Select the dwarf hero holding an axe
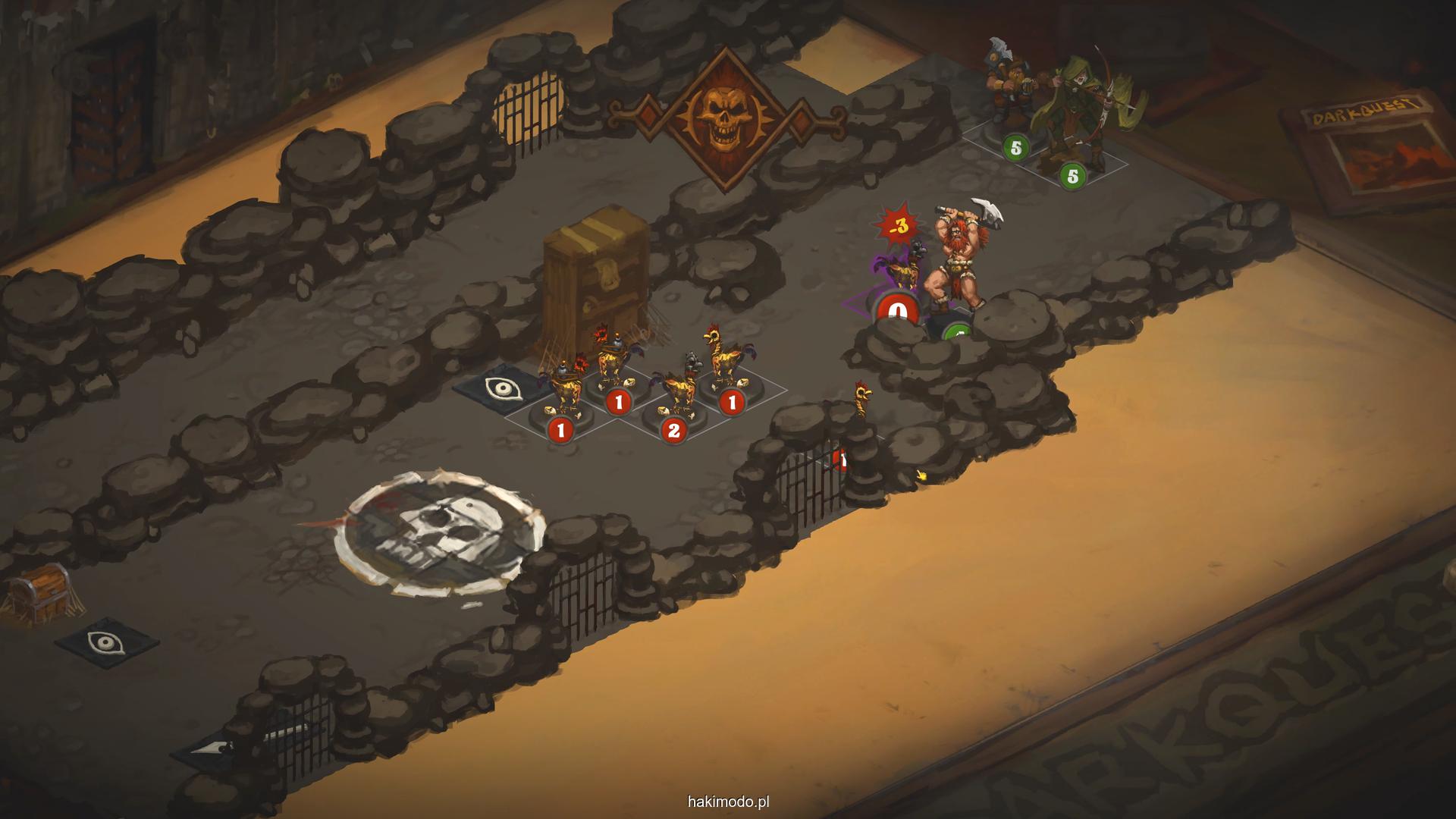The width and height of the screenshot is (1456, 819). [x=1006, y=95]
